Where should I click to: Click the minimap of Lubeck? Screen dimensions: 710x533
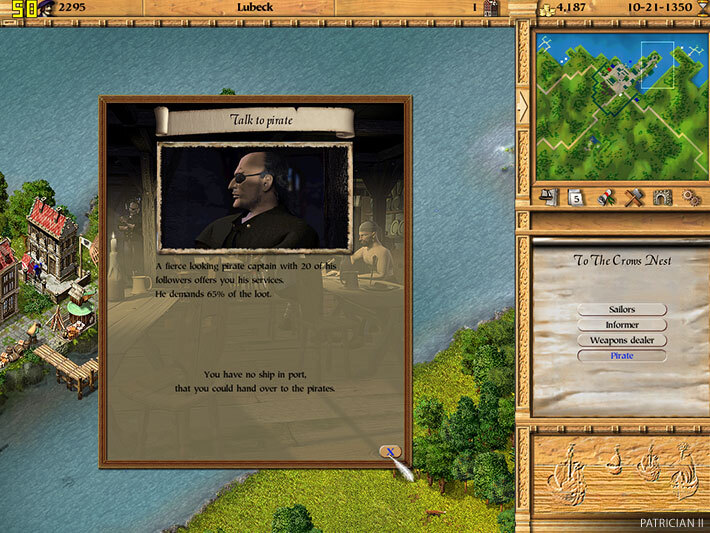(x=617, y=104)
